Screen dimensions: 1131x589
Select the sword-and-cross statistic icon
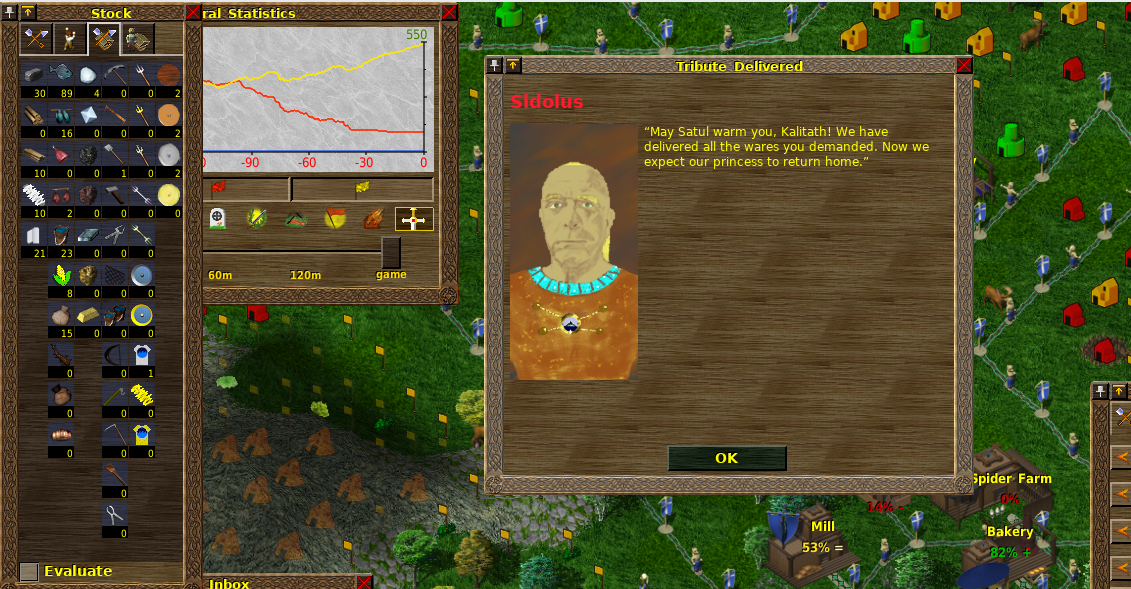tap(414, 219)
